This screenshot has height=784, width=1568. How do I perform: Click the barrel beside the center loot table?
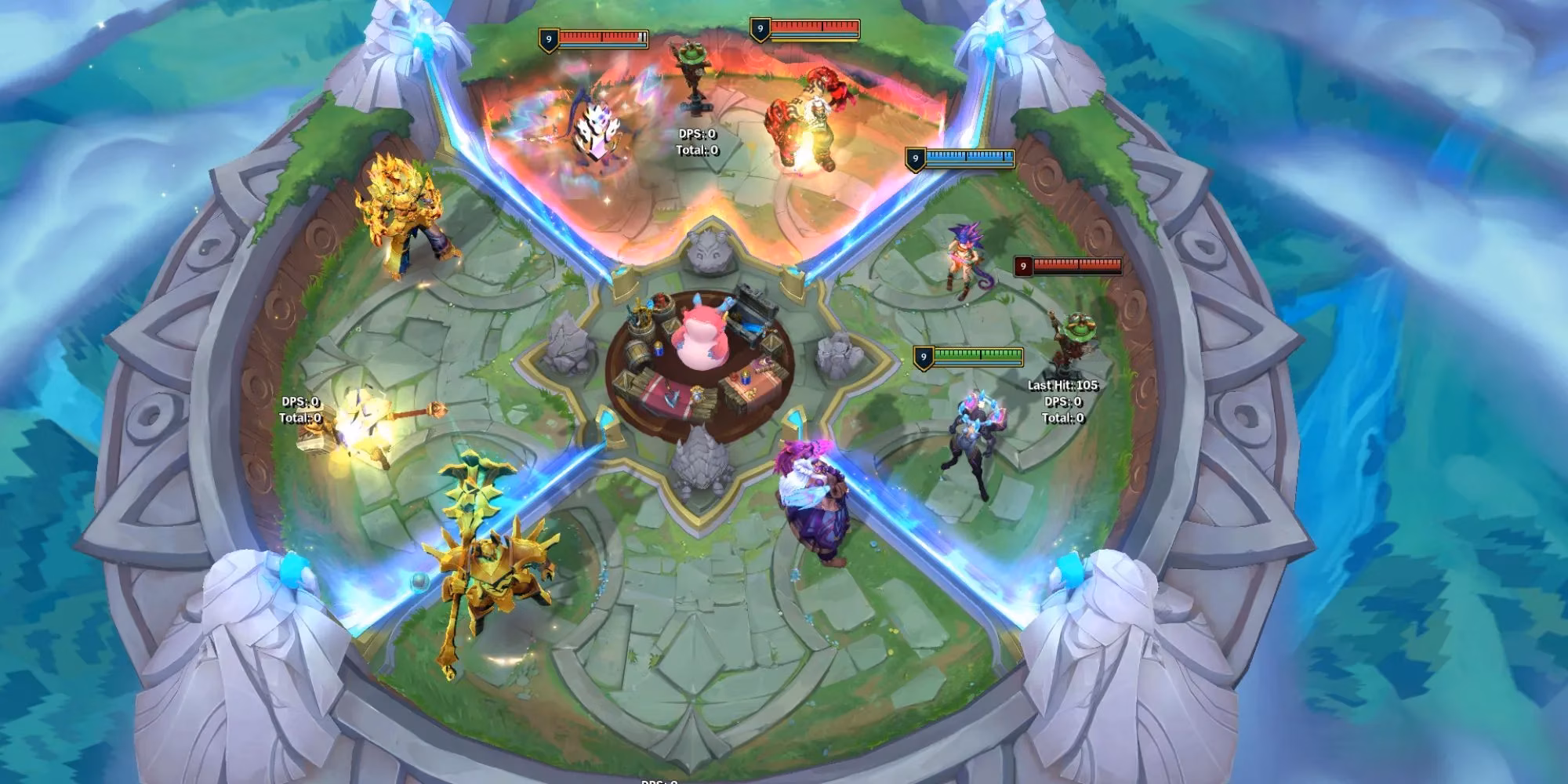pos(636,354)
